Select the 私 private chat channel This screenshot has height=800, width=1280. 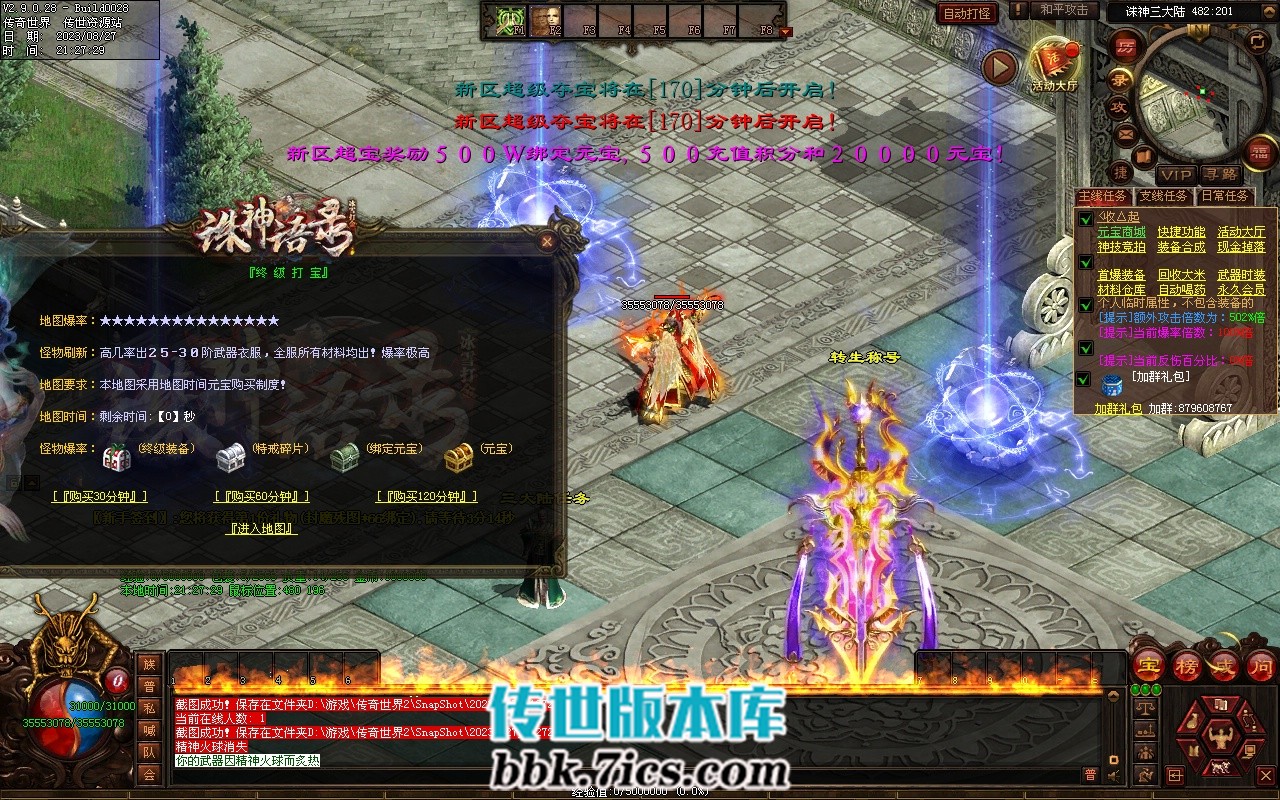click(149, 708)
